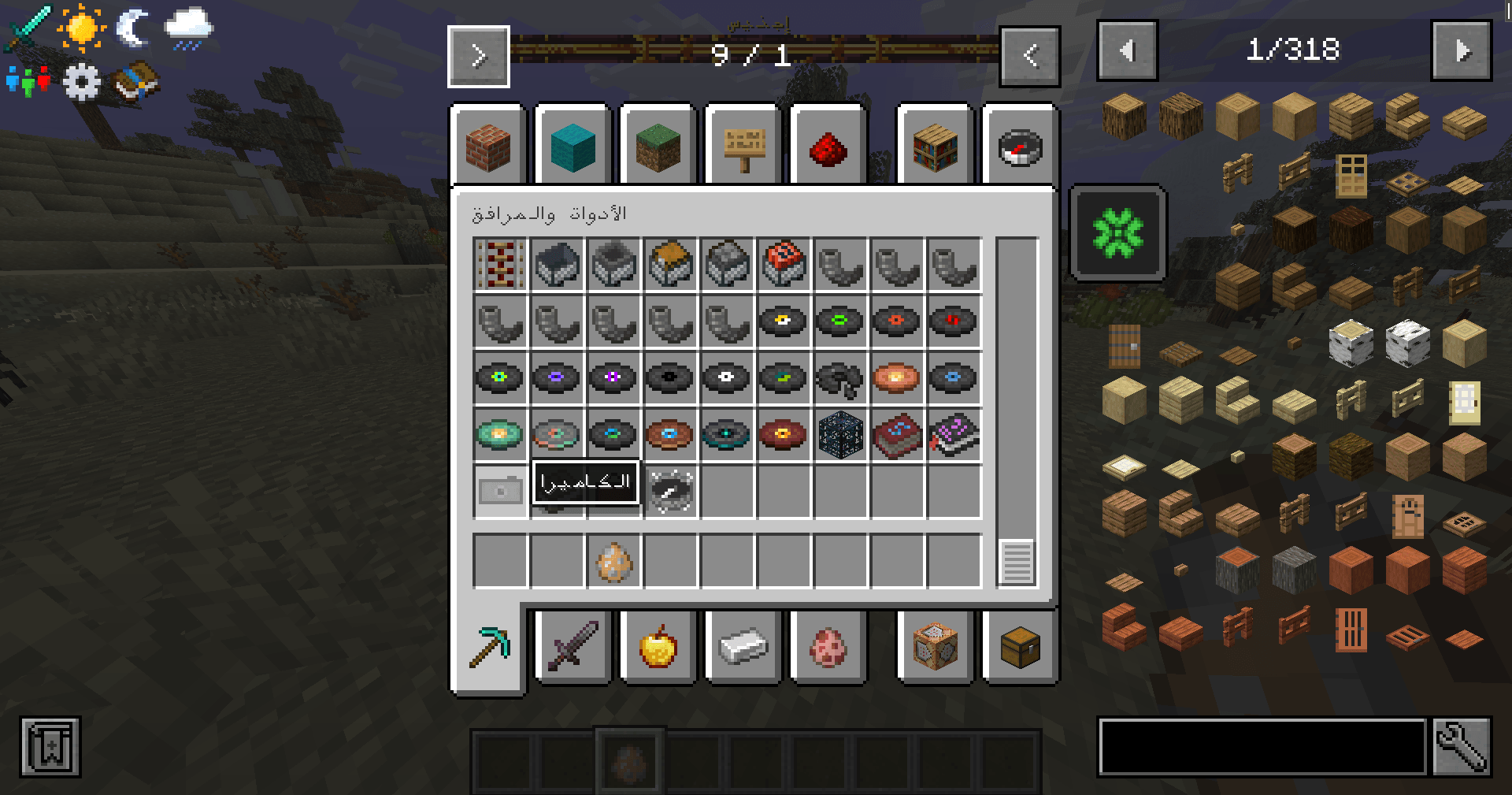Set time to day with sun icon
The height and width of the screenshot is (795, 1512).
point(81,28)
